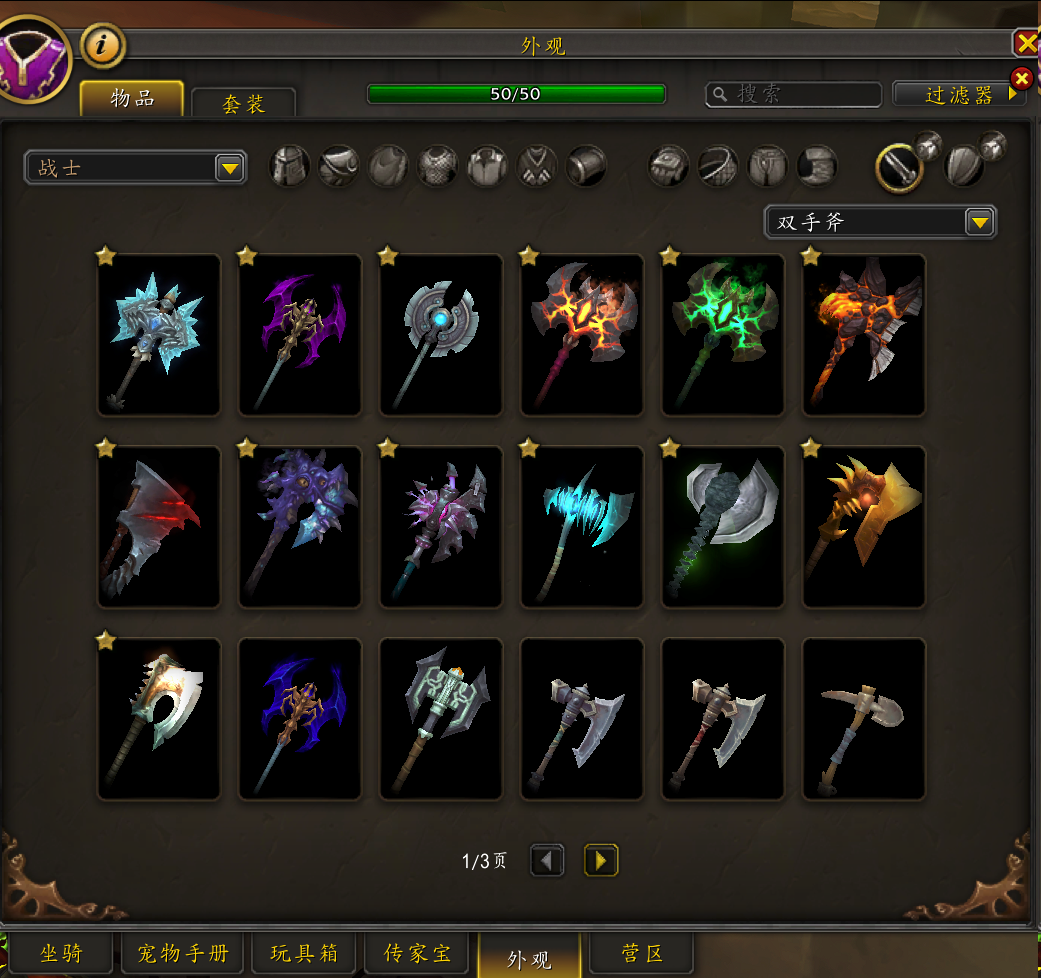Viewport: 1041px width, 978px height.
Task: Open the 过滤器 filter menu
Action: pos(958,95)
